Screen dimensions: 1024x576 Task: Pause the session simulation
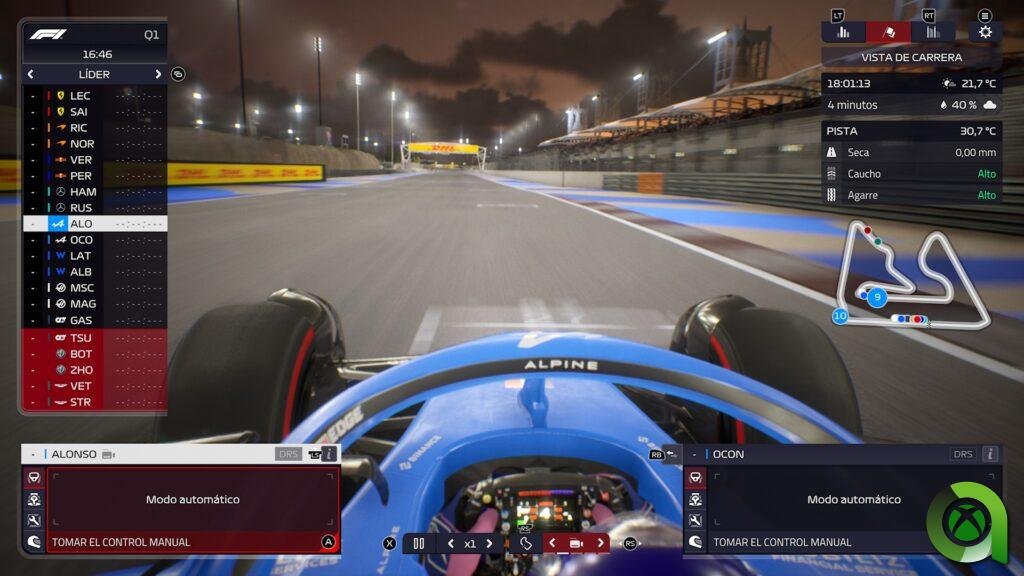pos(419,543)
